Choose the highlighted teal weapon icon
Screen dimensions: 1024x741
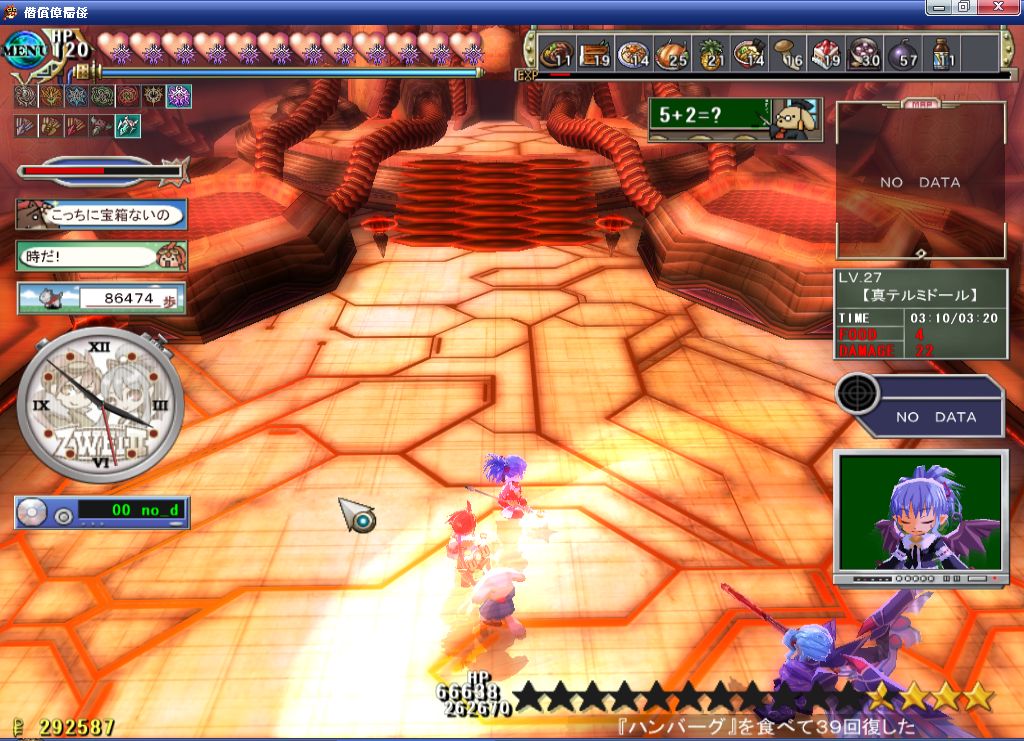(128, 126)
